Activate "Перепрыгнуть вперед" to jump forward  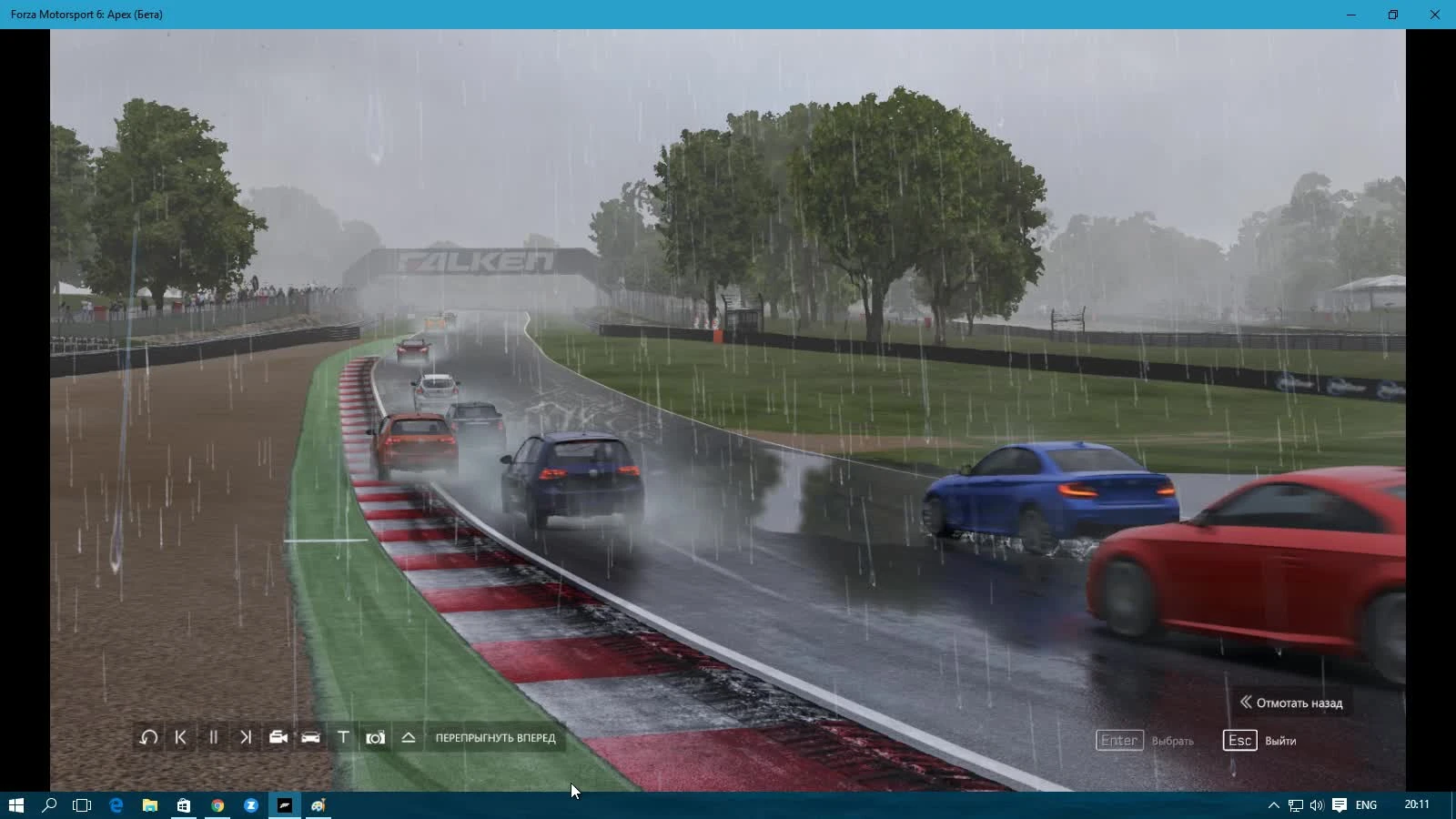click(496, 738)
